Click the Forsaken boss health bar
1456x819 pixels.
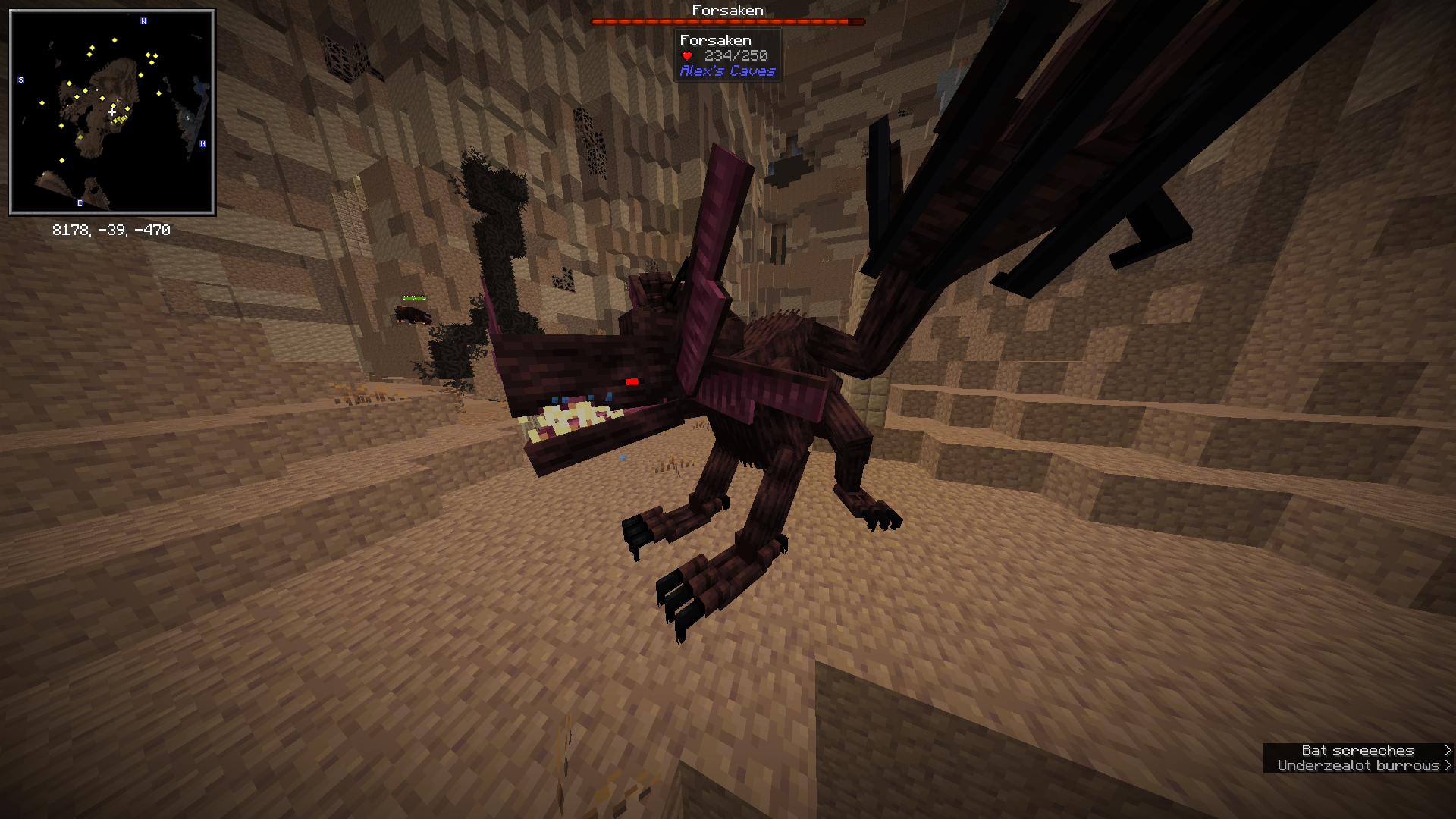(726, 22)
